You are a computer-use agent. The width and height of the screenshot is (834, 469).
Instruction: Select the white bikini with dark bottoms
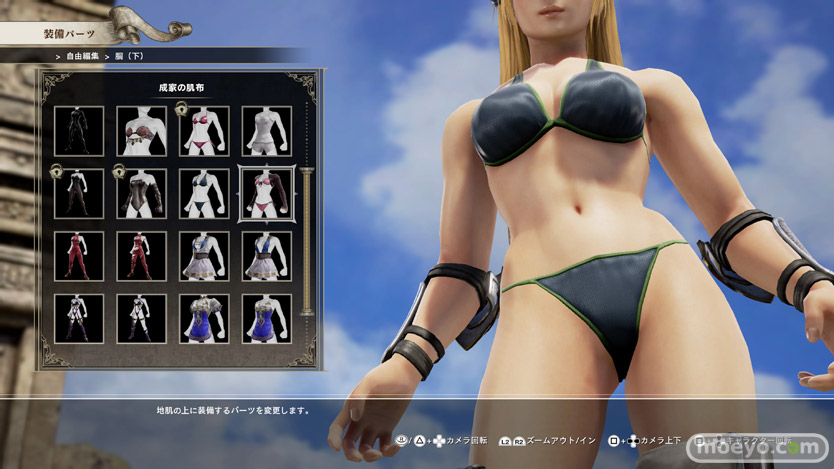tap(203, 193)
